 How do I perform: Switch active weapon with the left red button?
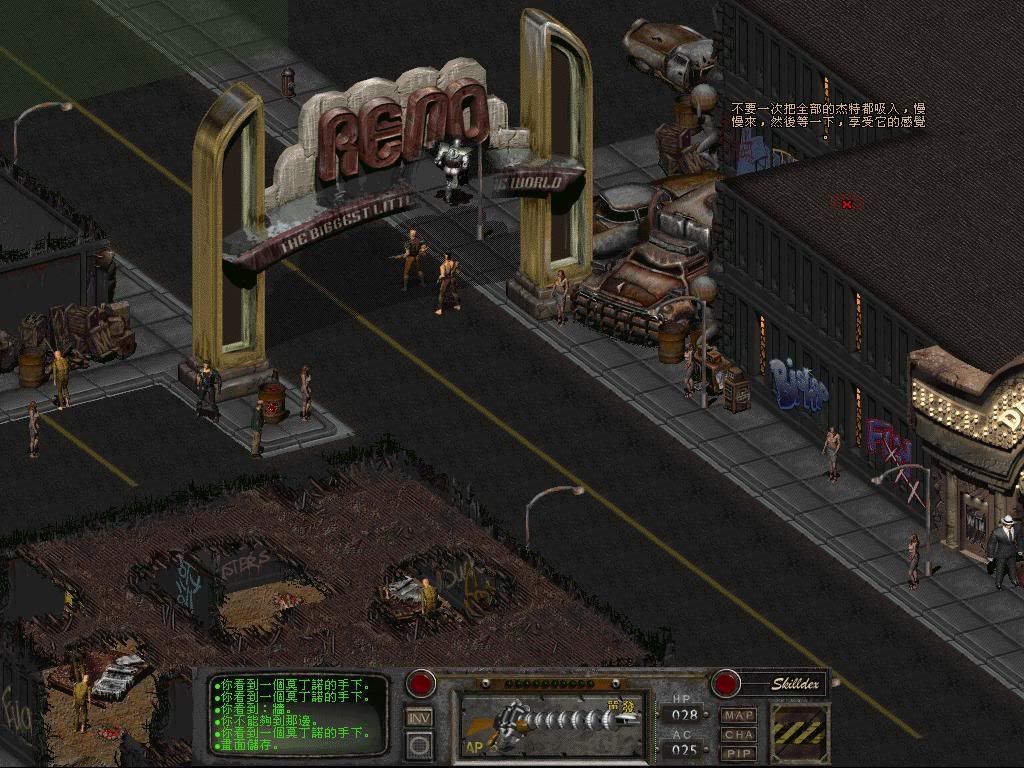[x=421, y=684]
